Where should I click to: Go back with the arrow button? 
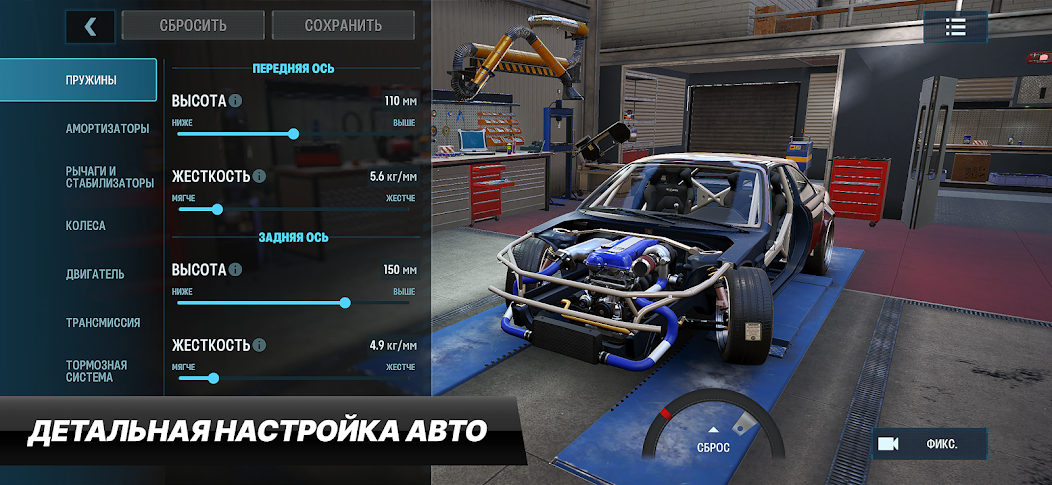pyautogui.click(x=90, y=26)
